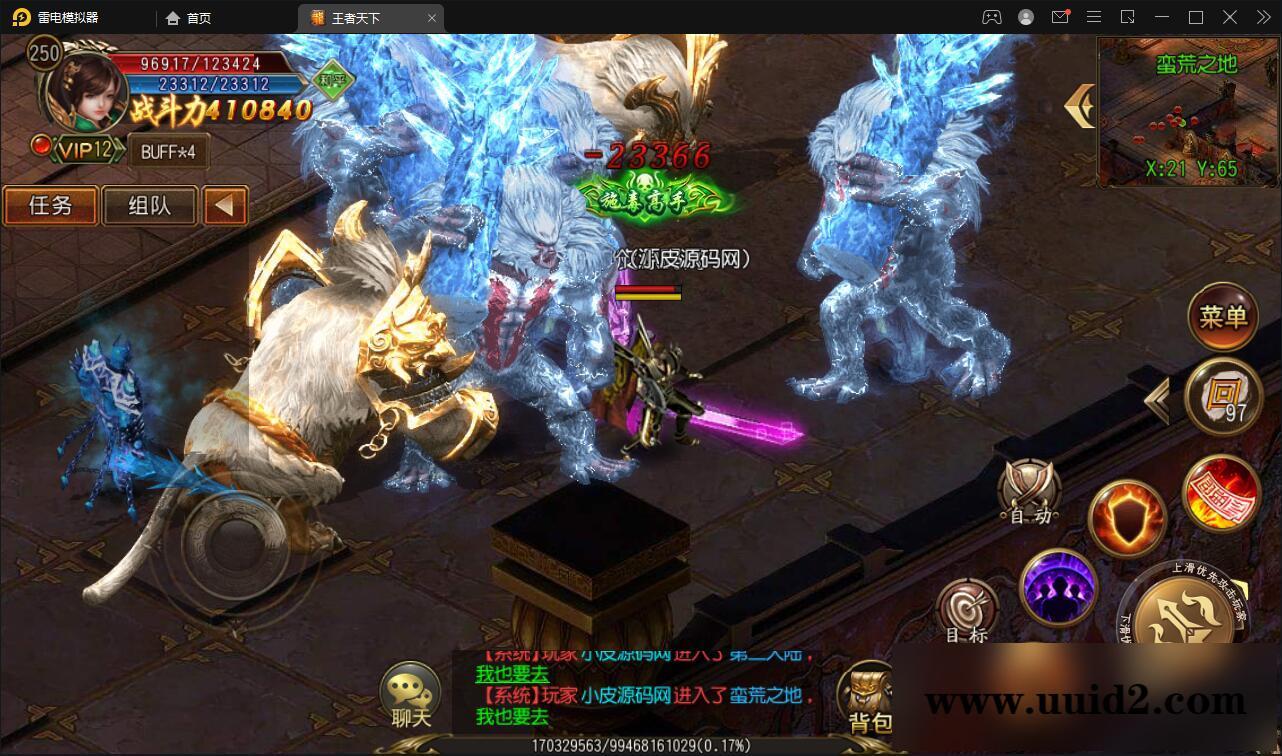The width and height of the screenshot is (1282, 756).
Task: Expand more options with the double chevron
Action: pyautogui.click(x=1262, y=17)
